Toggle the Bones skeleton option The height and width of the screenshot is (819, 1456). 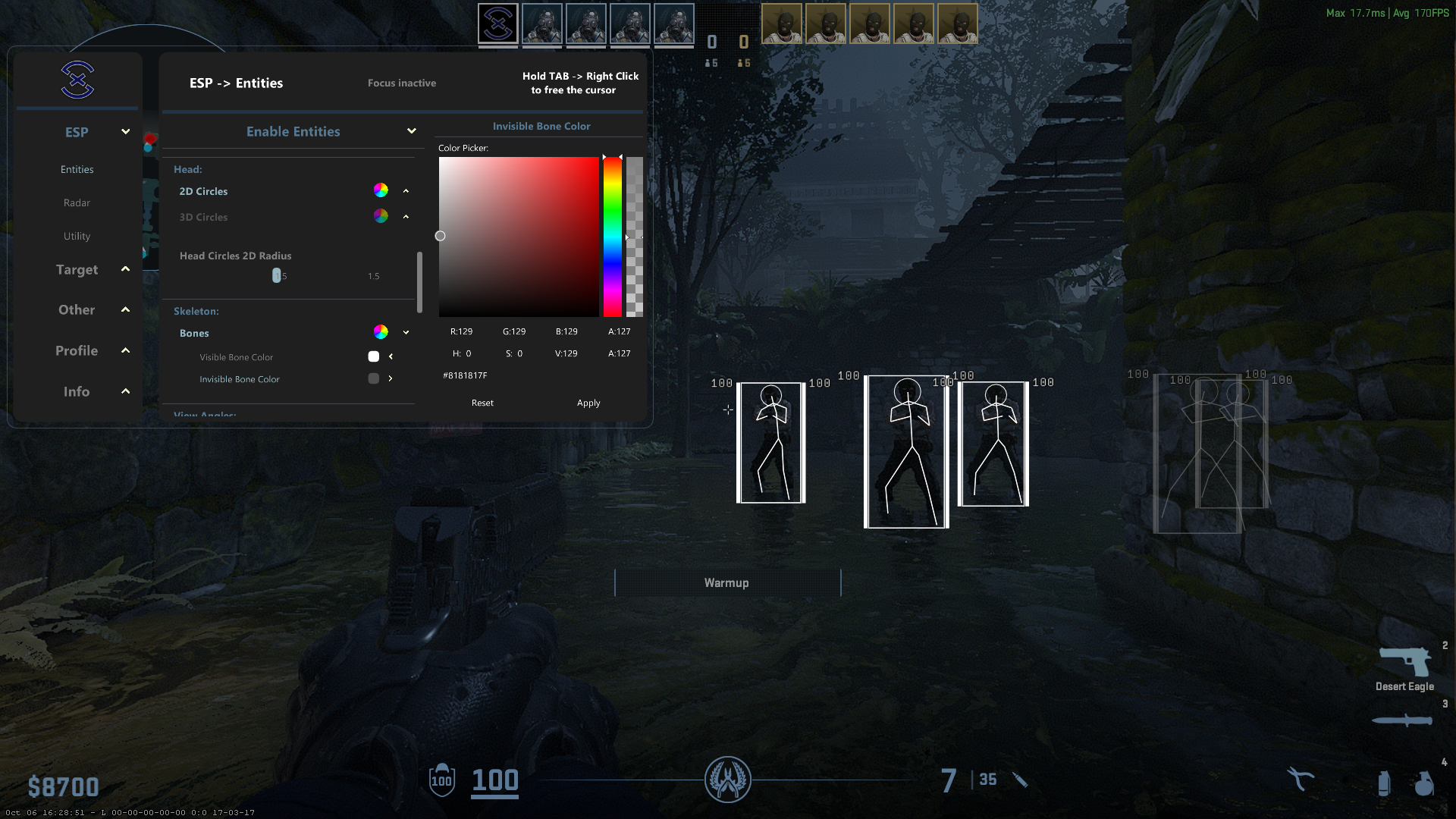click(x=194, y=333)
